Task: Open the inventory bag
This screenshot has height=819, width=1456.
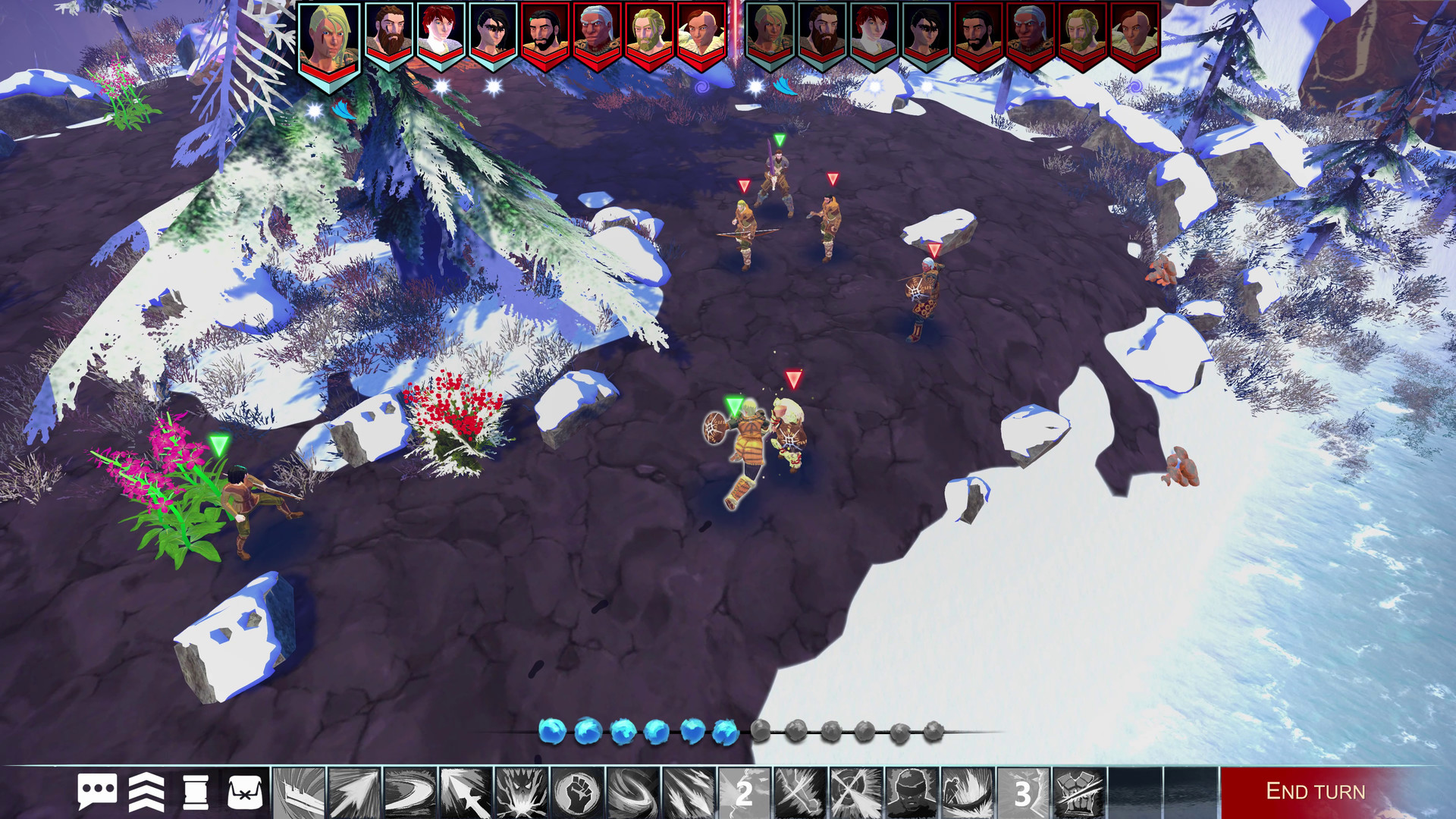Action: coord(245,792)
